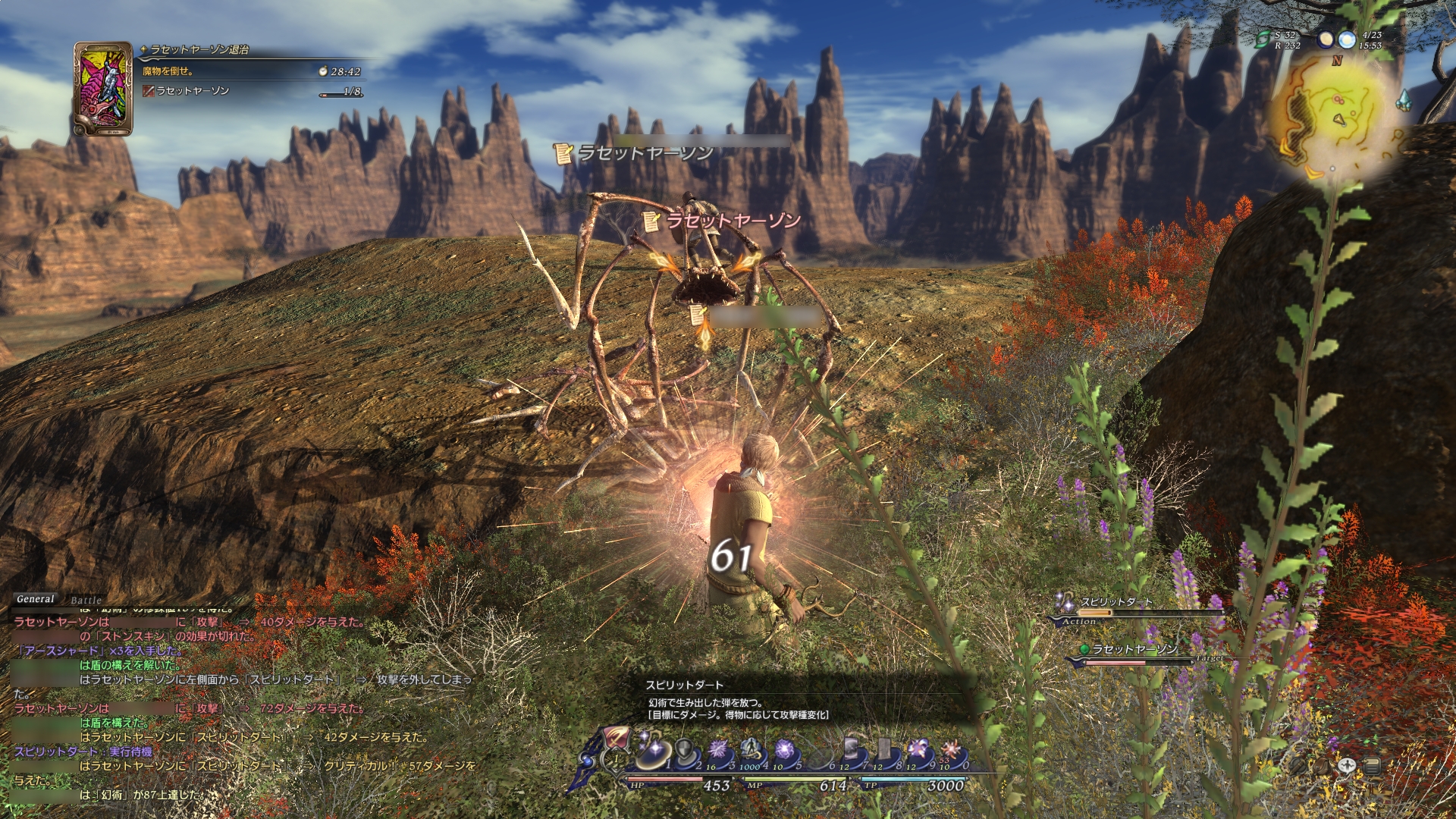This screenshot has width=1456, height=819.
Task: Switch to the Battle chat tab
Action: tap(86, 600)
